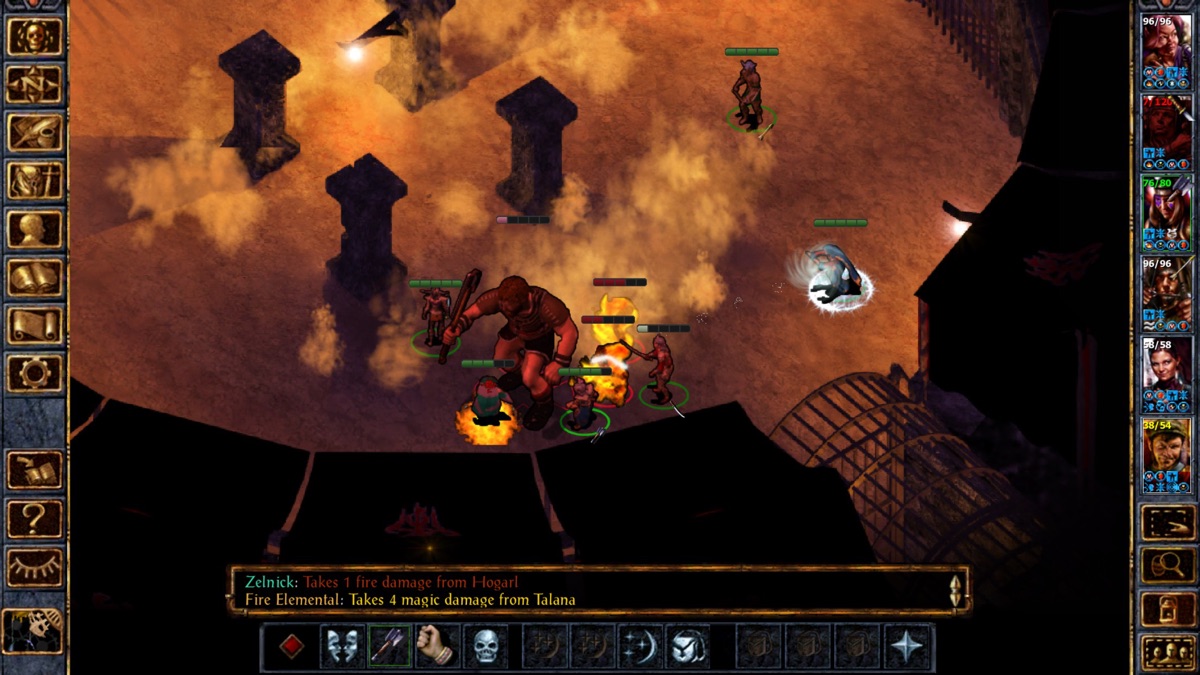Viewport: 1200px width, 675px height.
Task: Click the question mark help button
Action: pos(34,519)
